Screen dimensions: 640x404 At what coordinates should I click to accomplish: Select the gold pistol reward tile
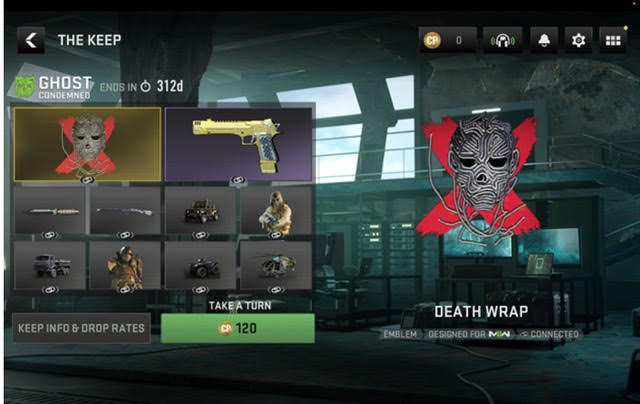pos(238,144)
